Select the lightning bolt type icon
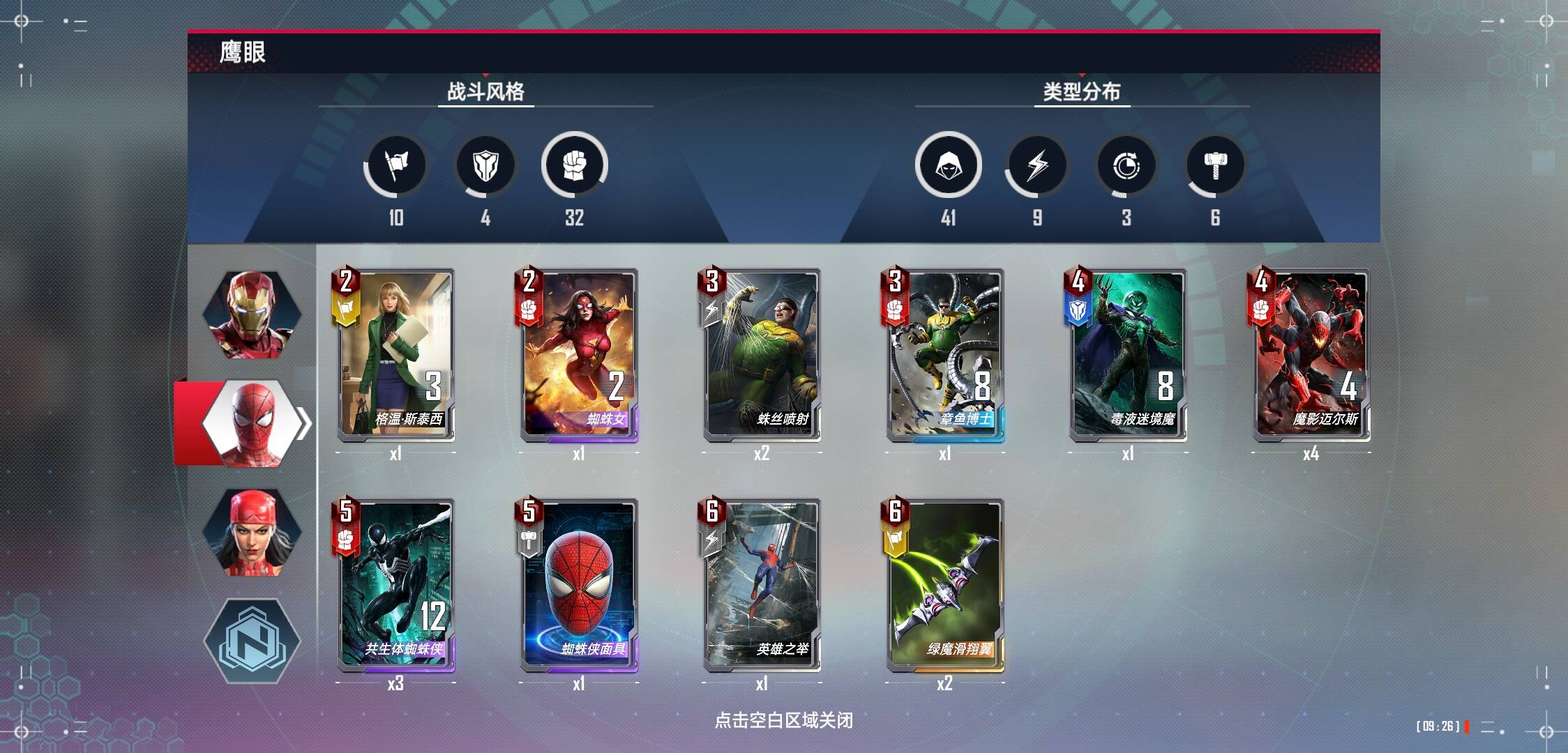This screenshot has height=753, width=1568. click(1037, 166)
